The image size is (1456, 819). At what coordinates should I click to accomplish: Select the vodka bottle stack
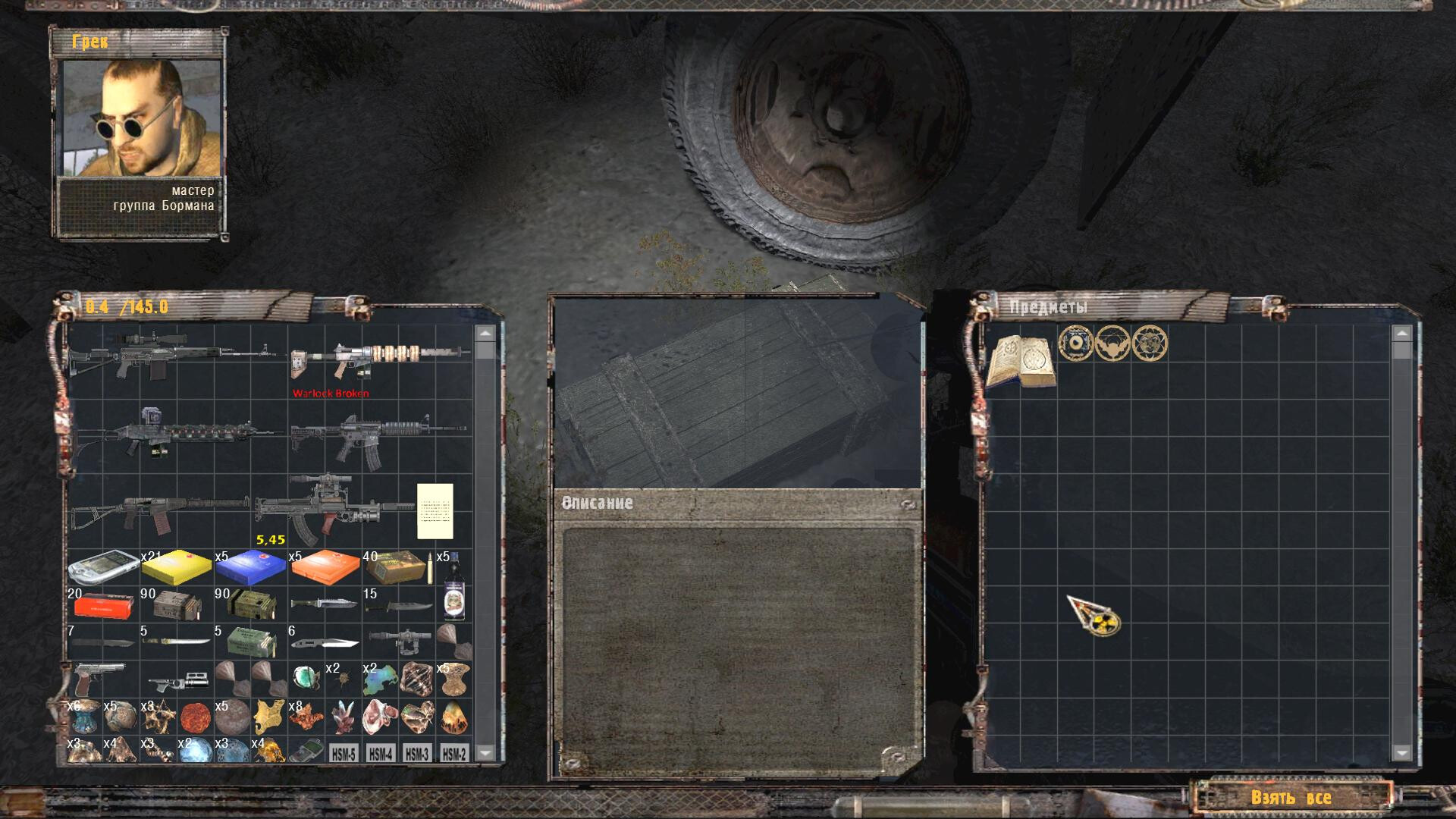click(453, 585)
